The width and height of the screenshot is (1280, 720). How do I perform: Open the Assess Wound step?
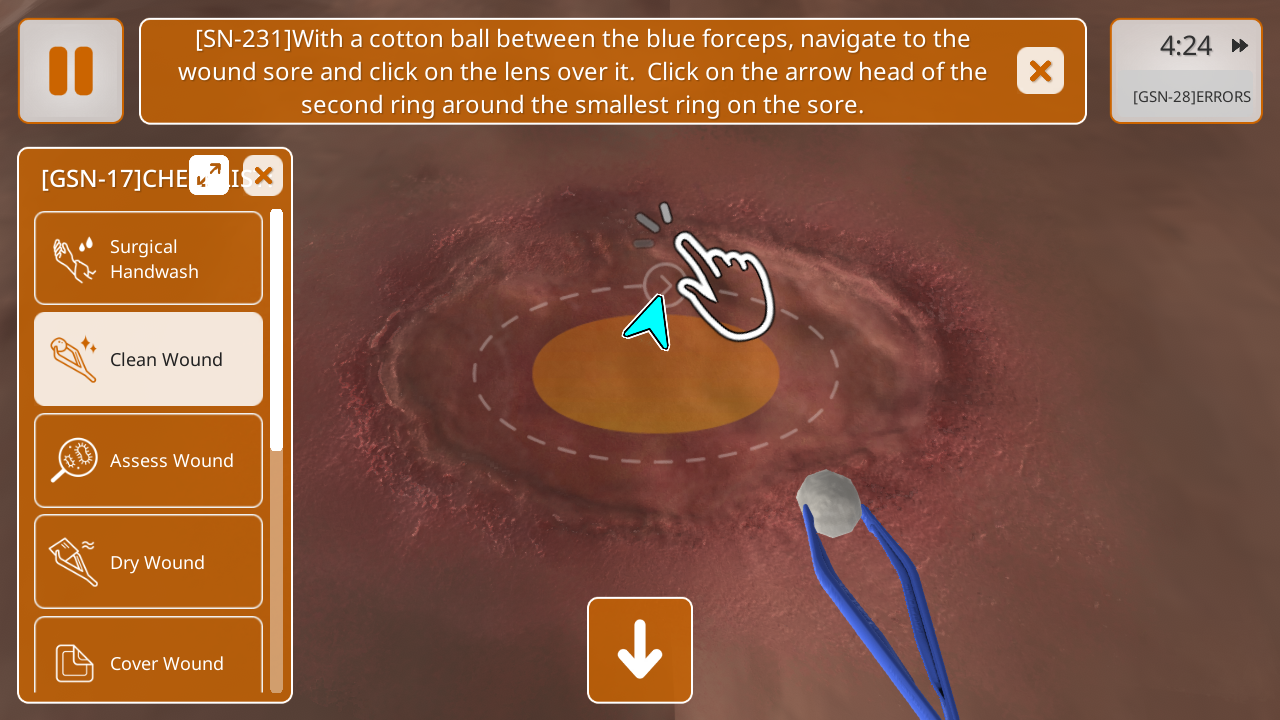coord(149,460)
